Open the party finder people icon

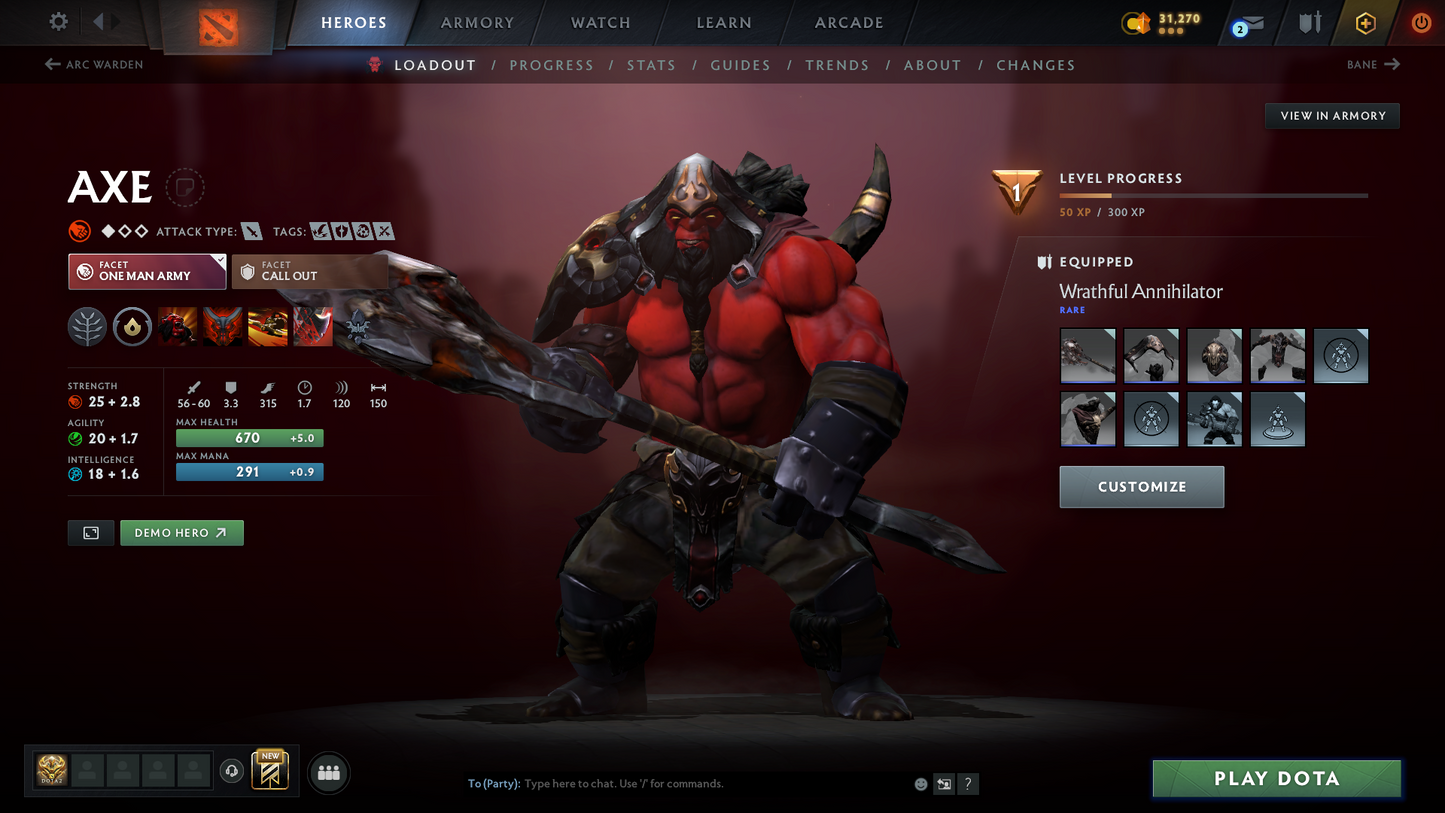(328, 772)
